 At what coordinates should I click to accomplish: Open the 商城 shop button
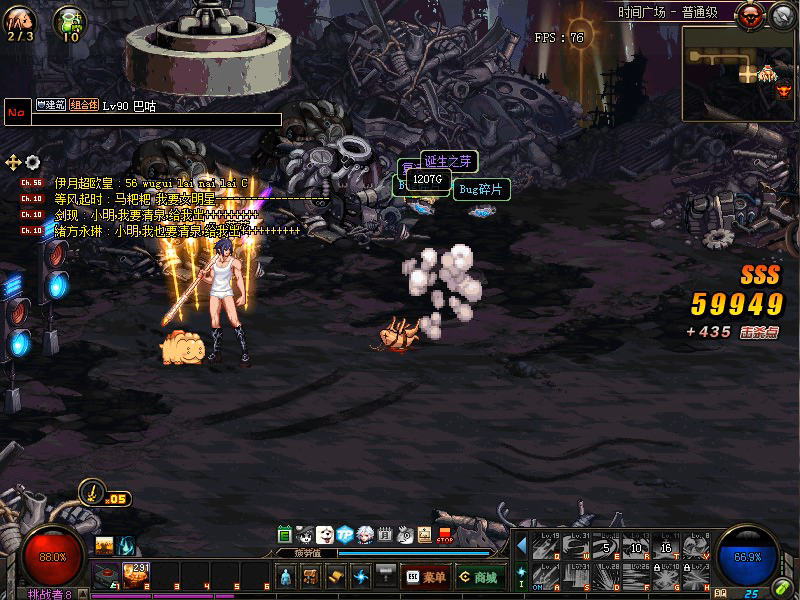478,576
